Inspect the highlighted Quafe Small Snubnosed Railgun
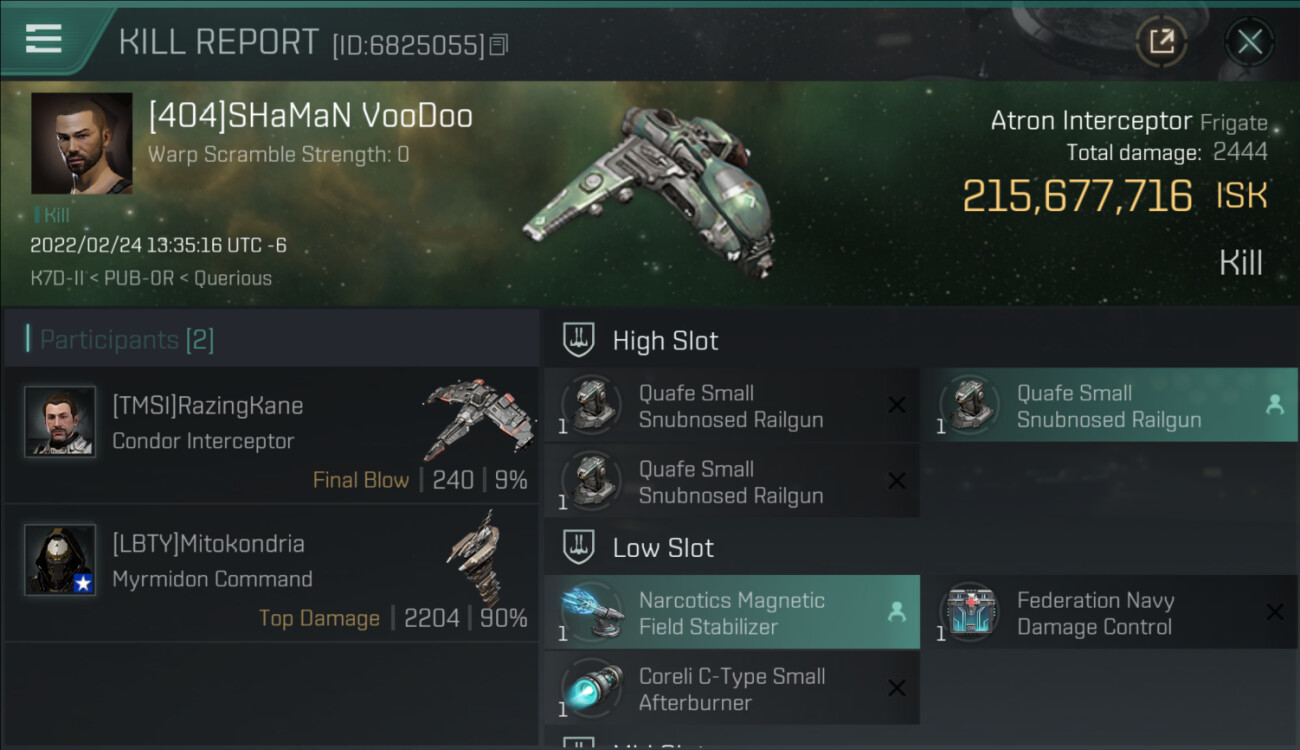Image resolution: width=1300 pixels, height=750 pixels. point(1109,406)
